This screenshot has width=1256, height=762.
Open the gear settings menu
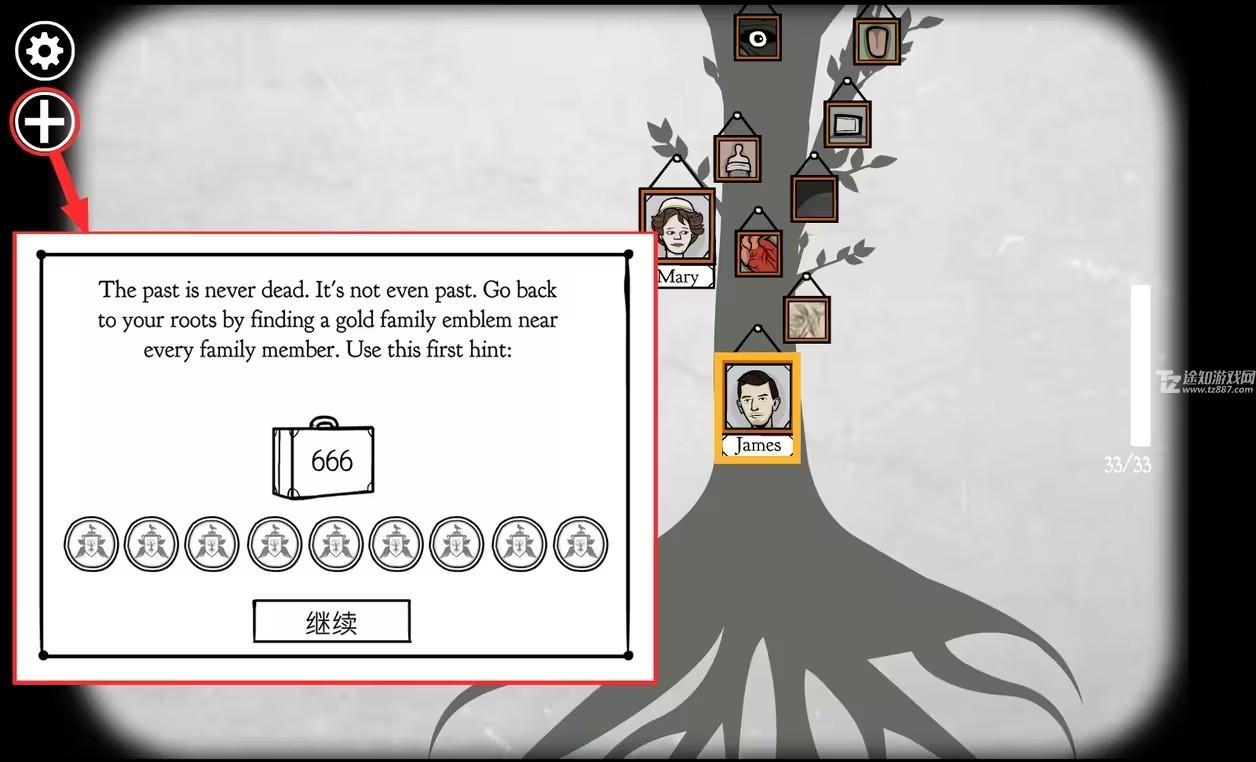pyautogui.click(x=45, y=50)
